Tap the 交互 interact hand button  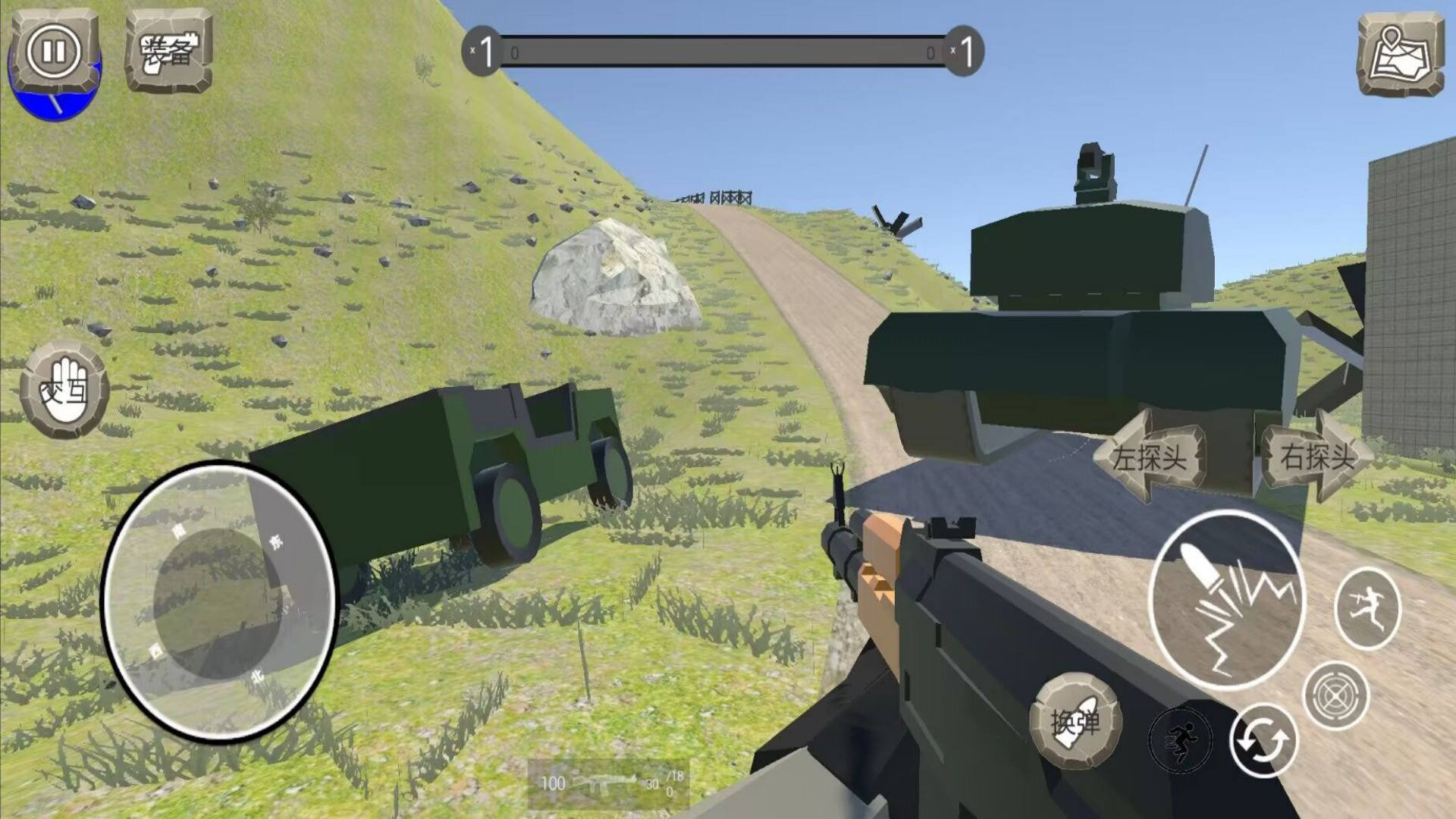(x=64, y=390)
